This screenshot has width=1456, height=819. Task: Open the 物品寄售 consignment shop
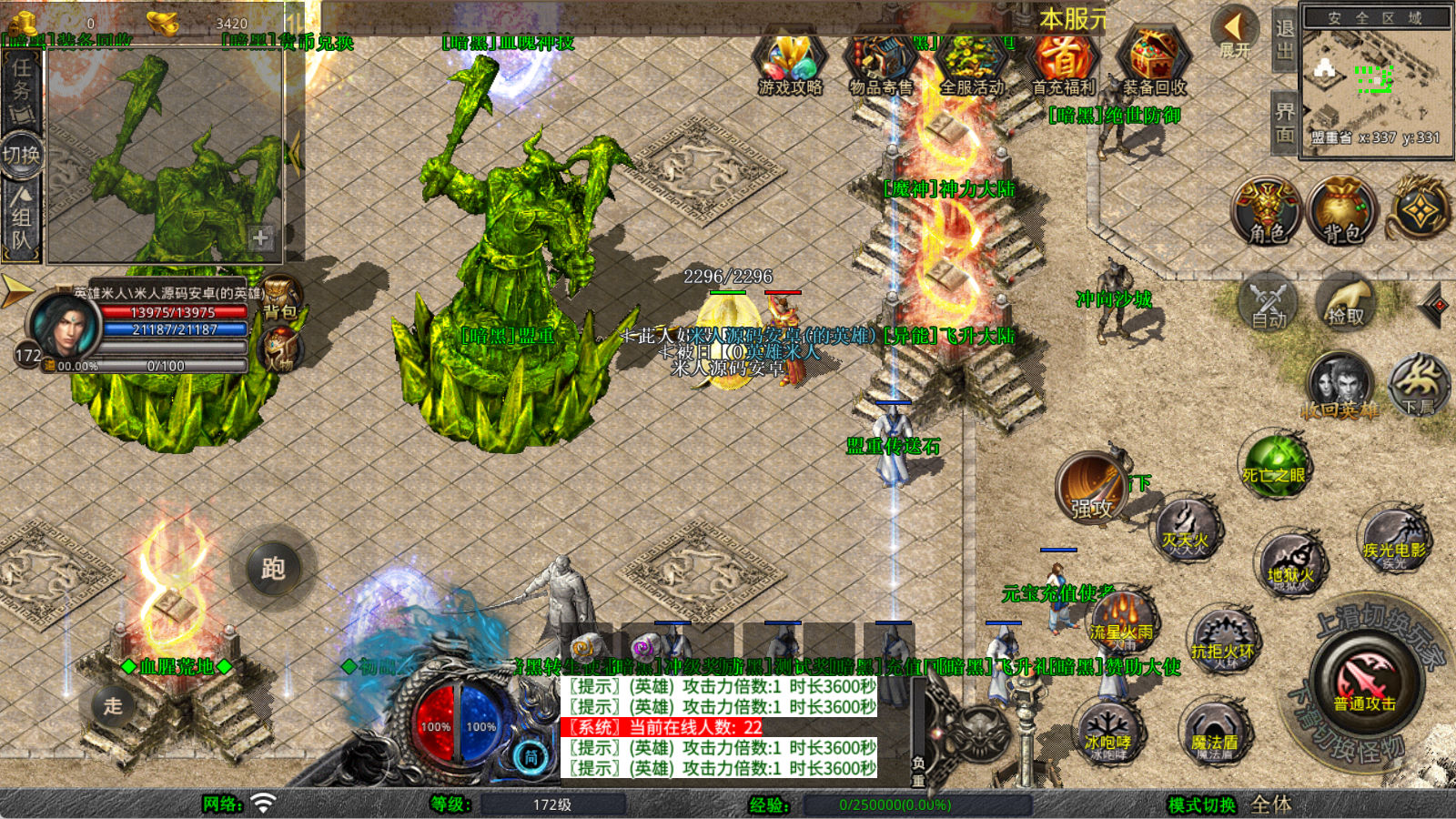(881, 64)
